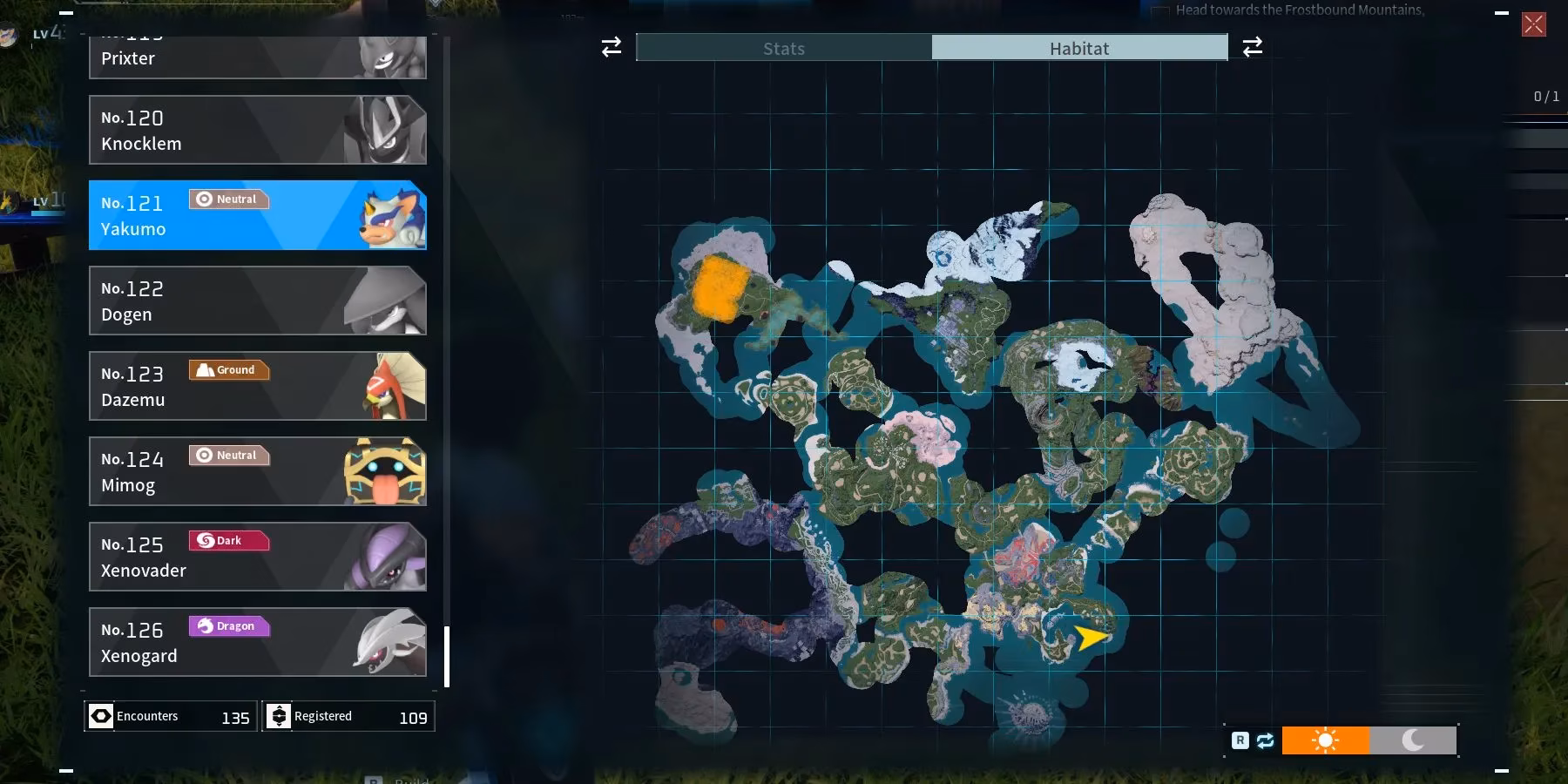Click the orange Yakumo habitat area on map
Viewport: 1568px width, 784px height.
720,289
